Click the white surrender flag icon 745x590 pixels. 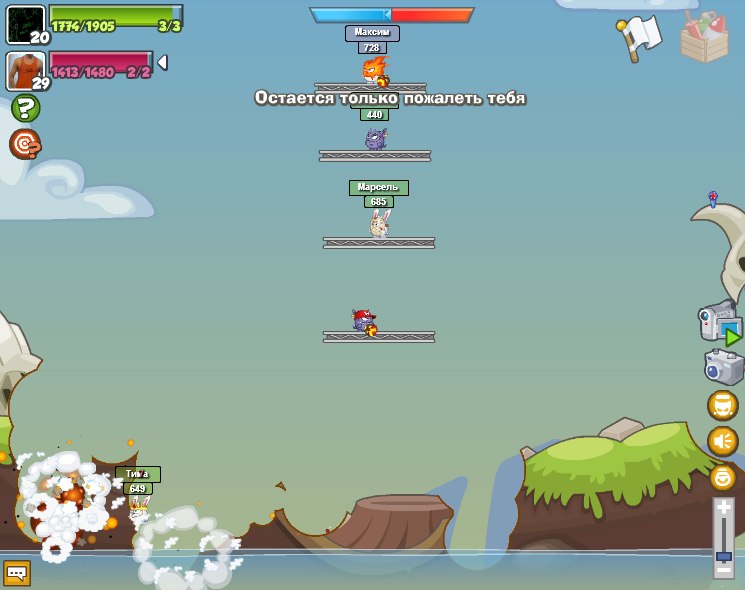(x=635, y=37)
